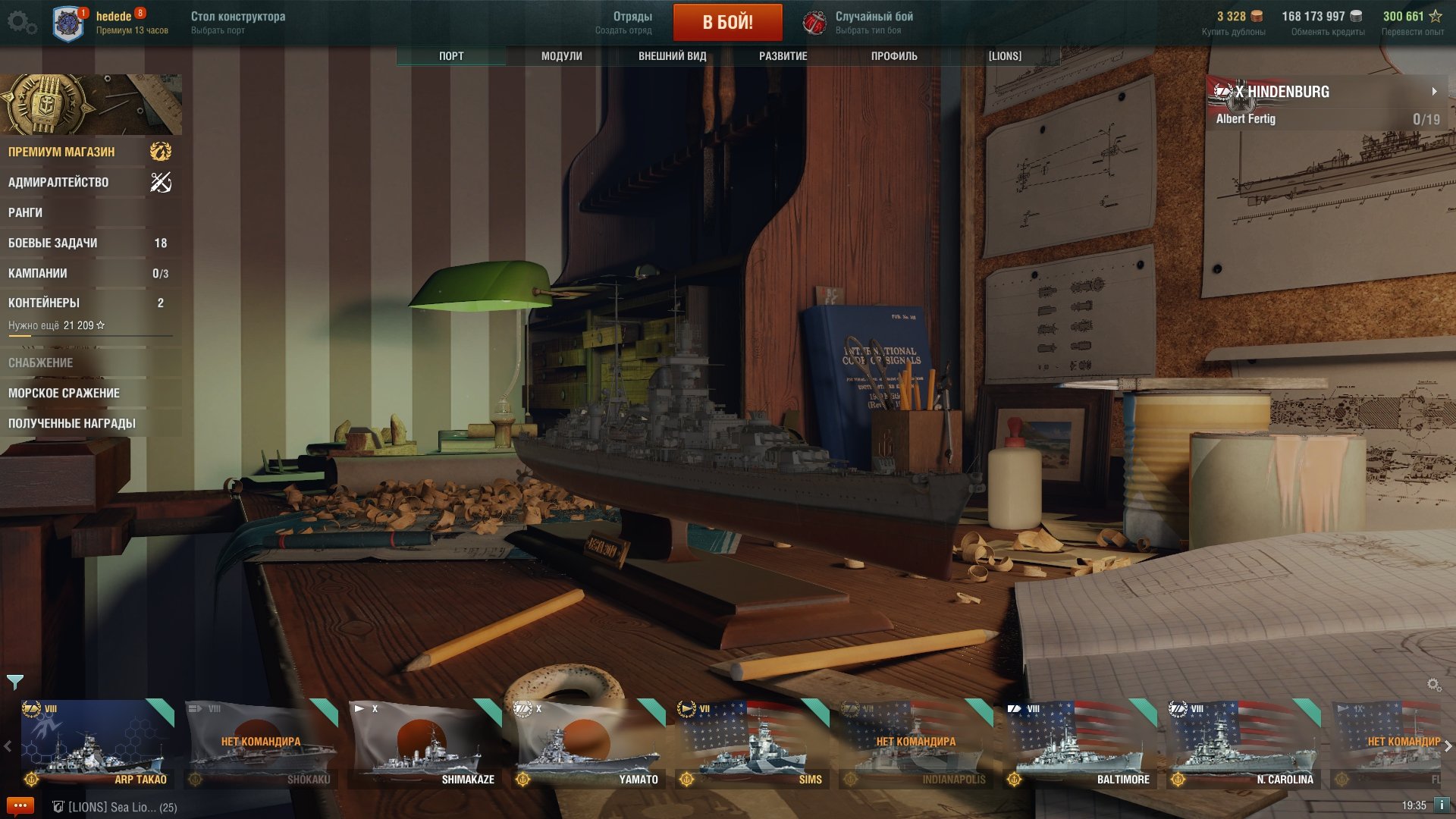Open the ship carousel filter funnel
Viewport: 1456px width, 819px height.
(15, 682)
